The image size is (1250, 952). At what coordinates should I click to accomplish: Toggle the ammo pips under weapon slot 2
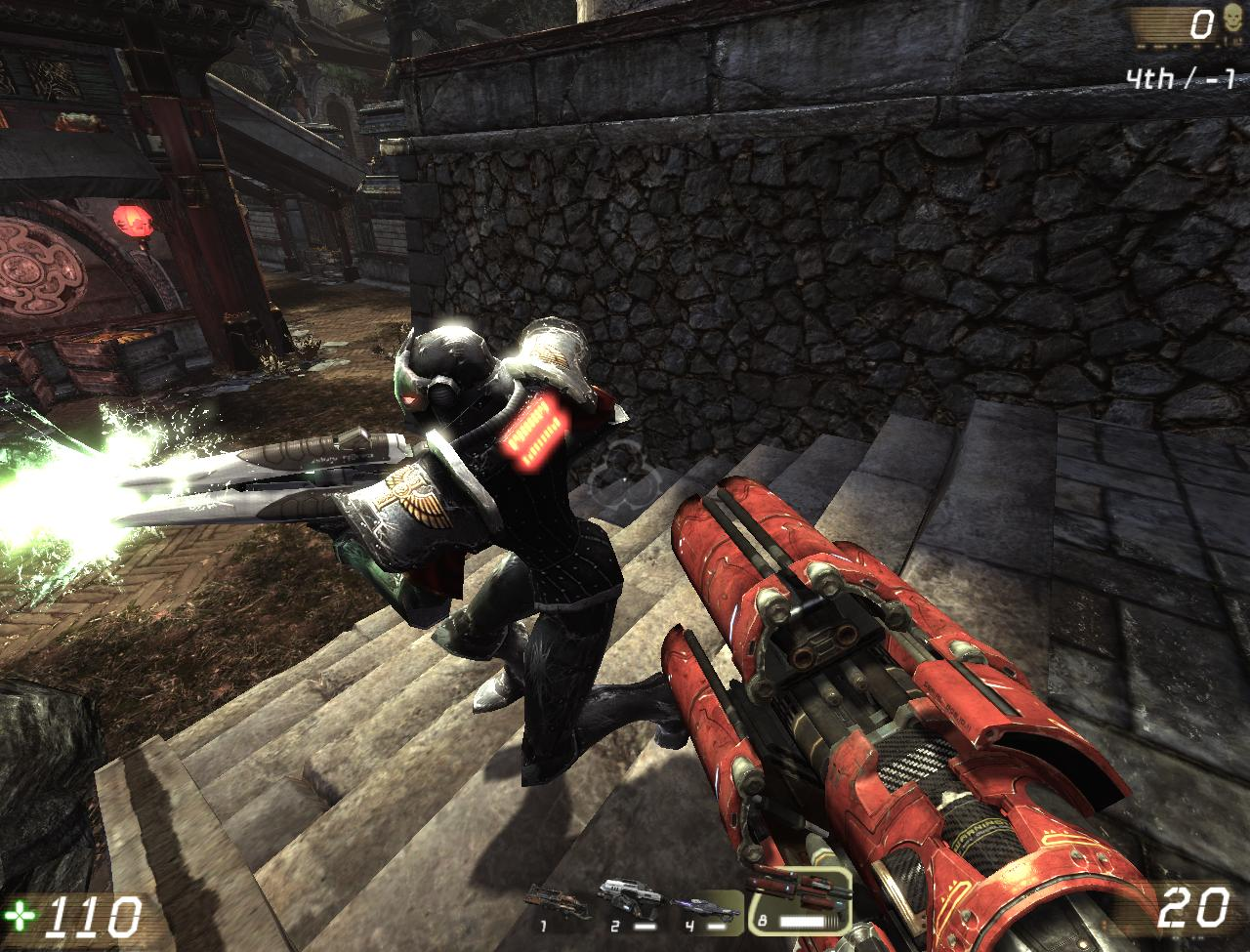[x=646, y=925]
